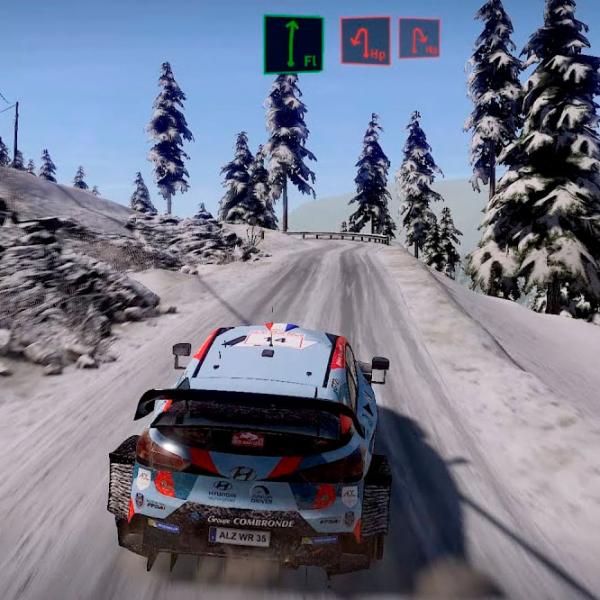The height and width of the screenshot is (600, 600).
Task: Choose the red right hairpin pace note
Action: coord(419,38)
